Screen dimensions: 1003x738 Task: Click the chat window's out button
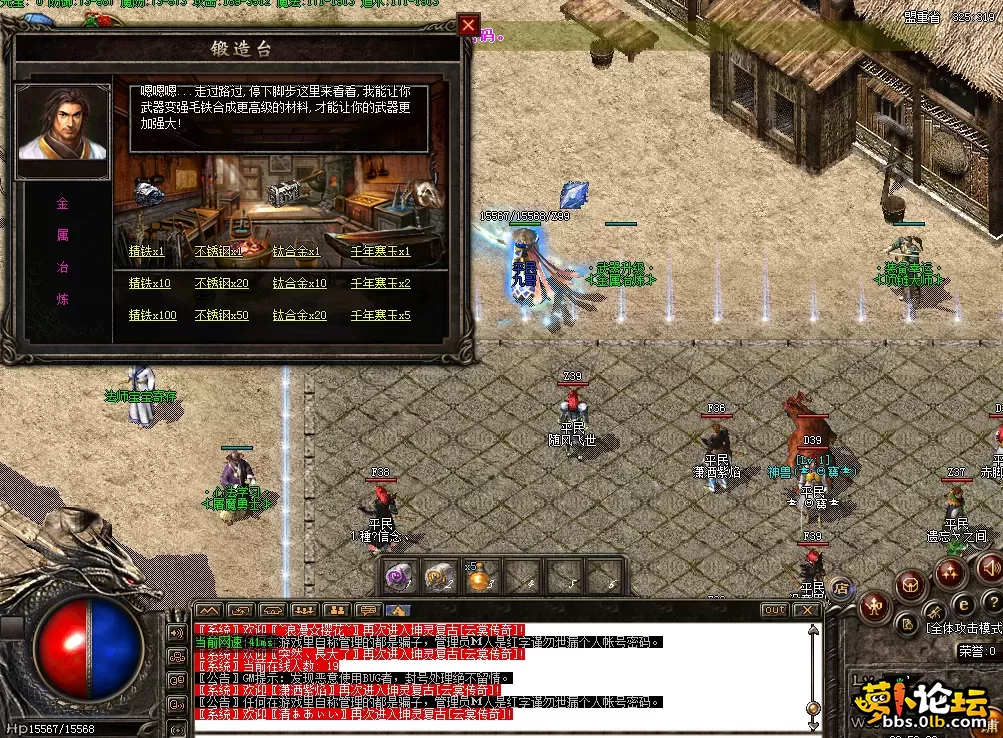pos(774,609)
